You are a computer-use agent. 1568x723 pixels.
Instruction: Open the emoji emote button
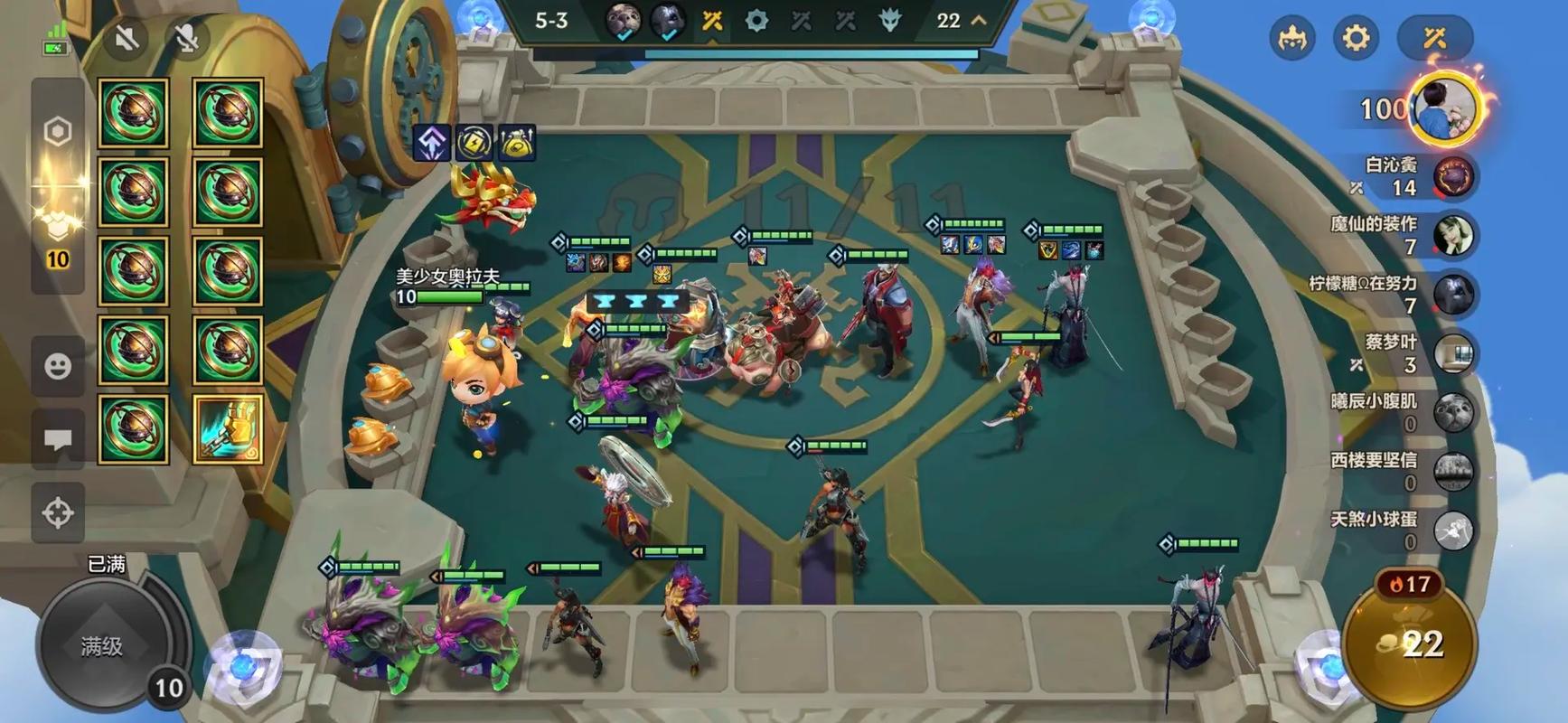coord(58,366)
